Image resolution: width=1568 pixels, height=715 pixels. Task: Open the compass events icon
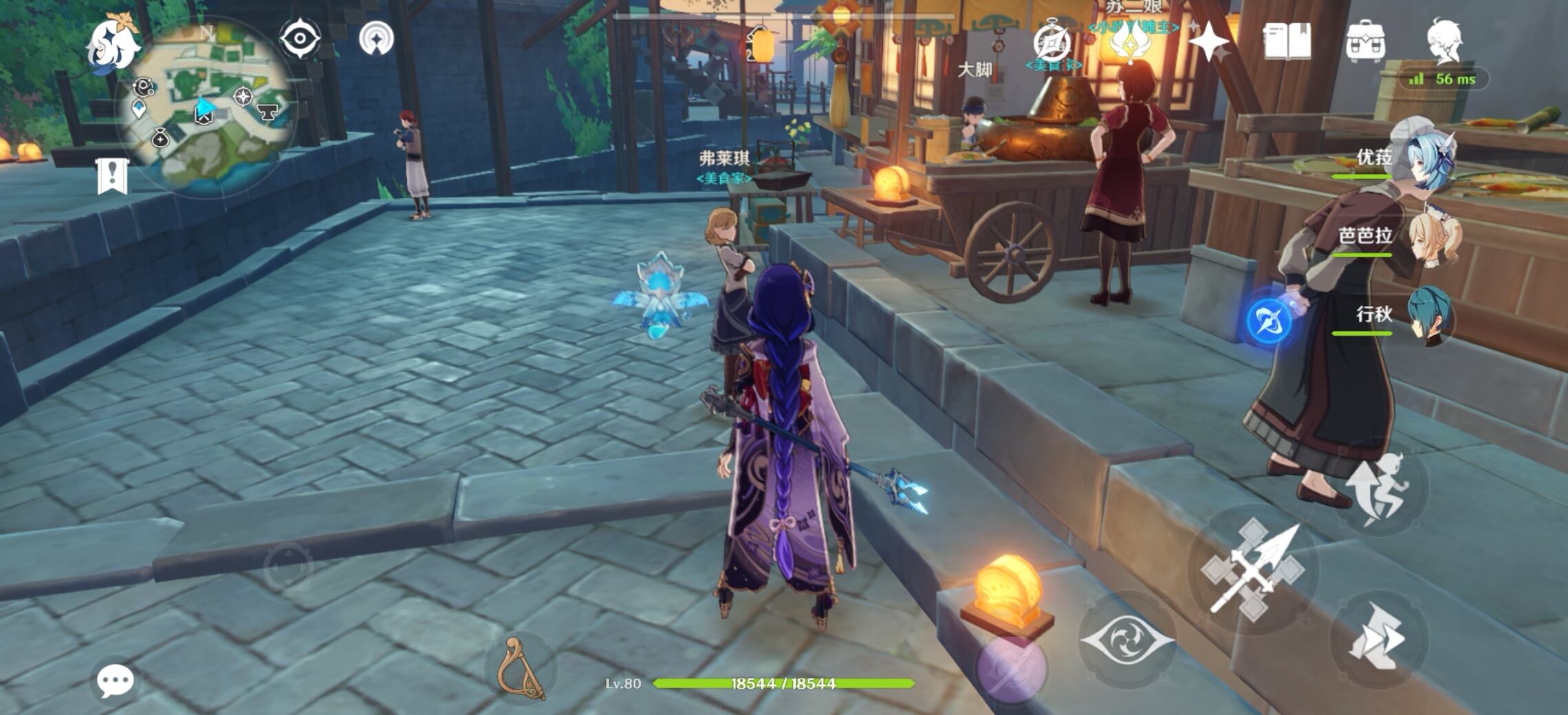pos(1052,43)
